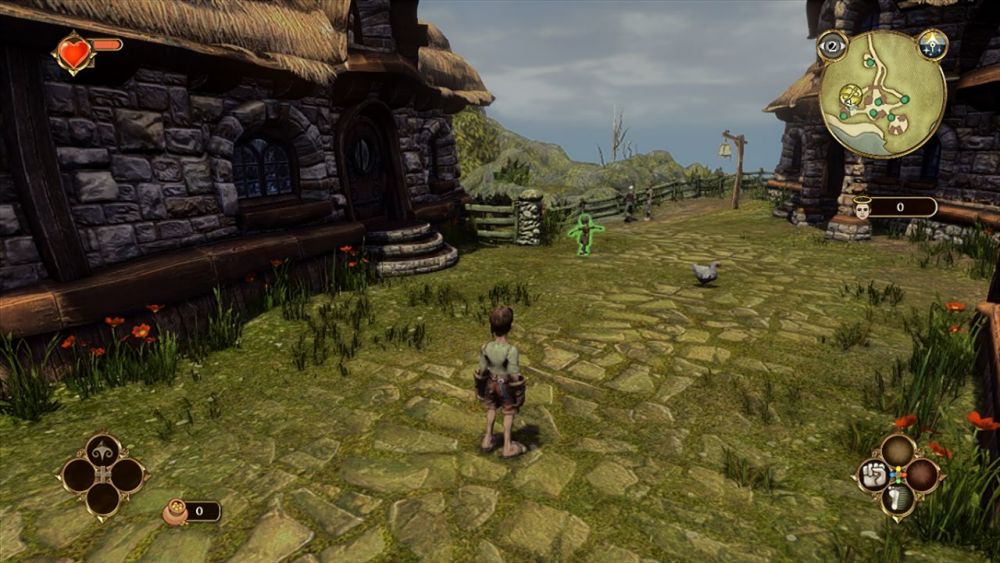Open the circular village minimap
The height and width of the screenshot is (563, 1000).
882,93
